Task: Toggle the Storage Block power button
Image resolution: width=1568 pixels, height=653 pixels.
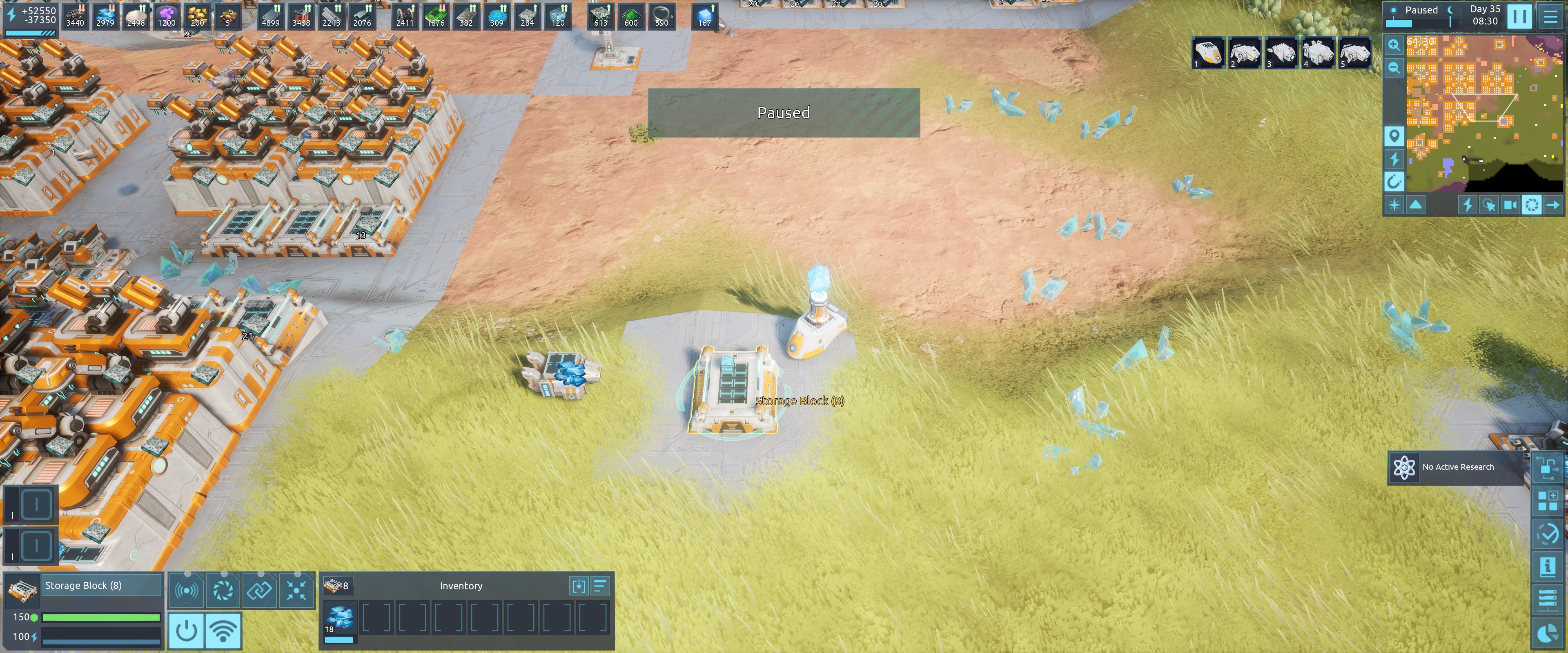Action: point(186,630)
